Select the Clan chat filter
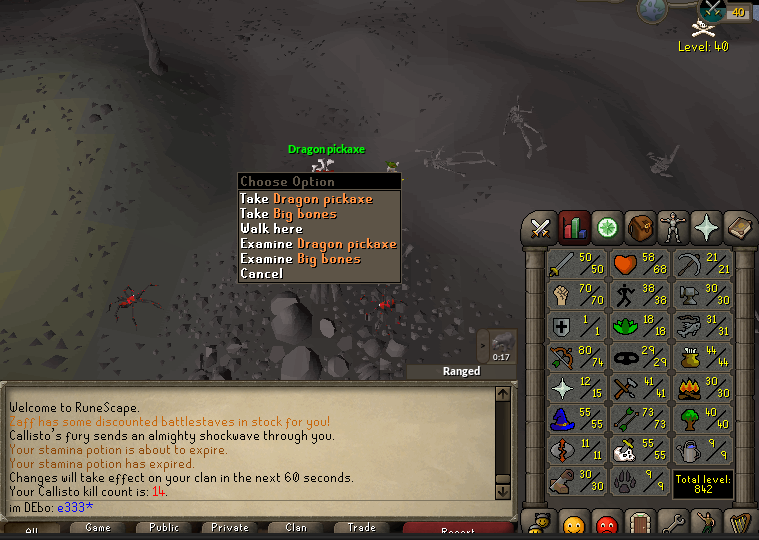The width and height of the screenshot is (759, 540). coord(296,528)
